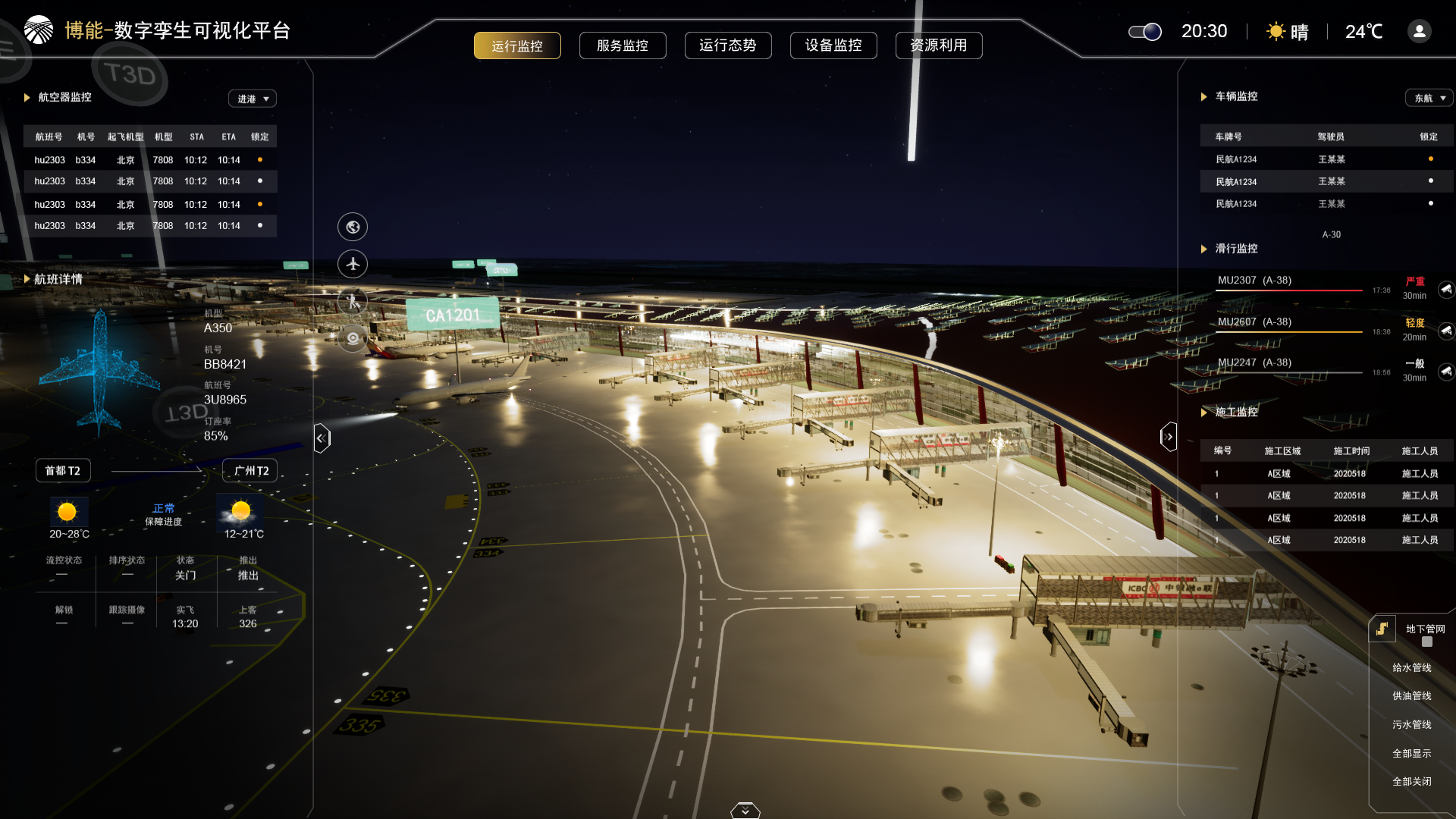Select 给水管线 pipeline option

[1411, 668]
